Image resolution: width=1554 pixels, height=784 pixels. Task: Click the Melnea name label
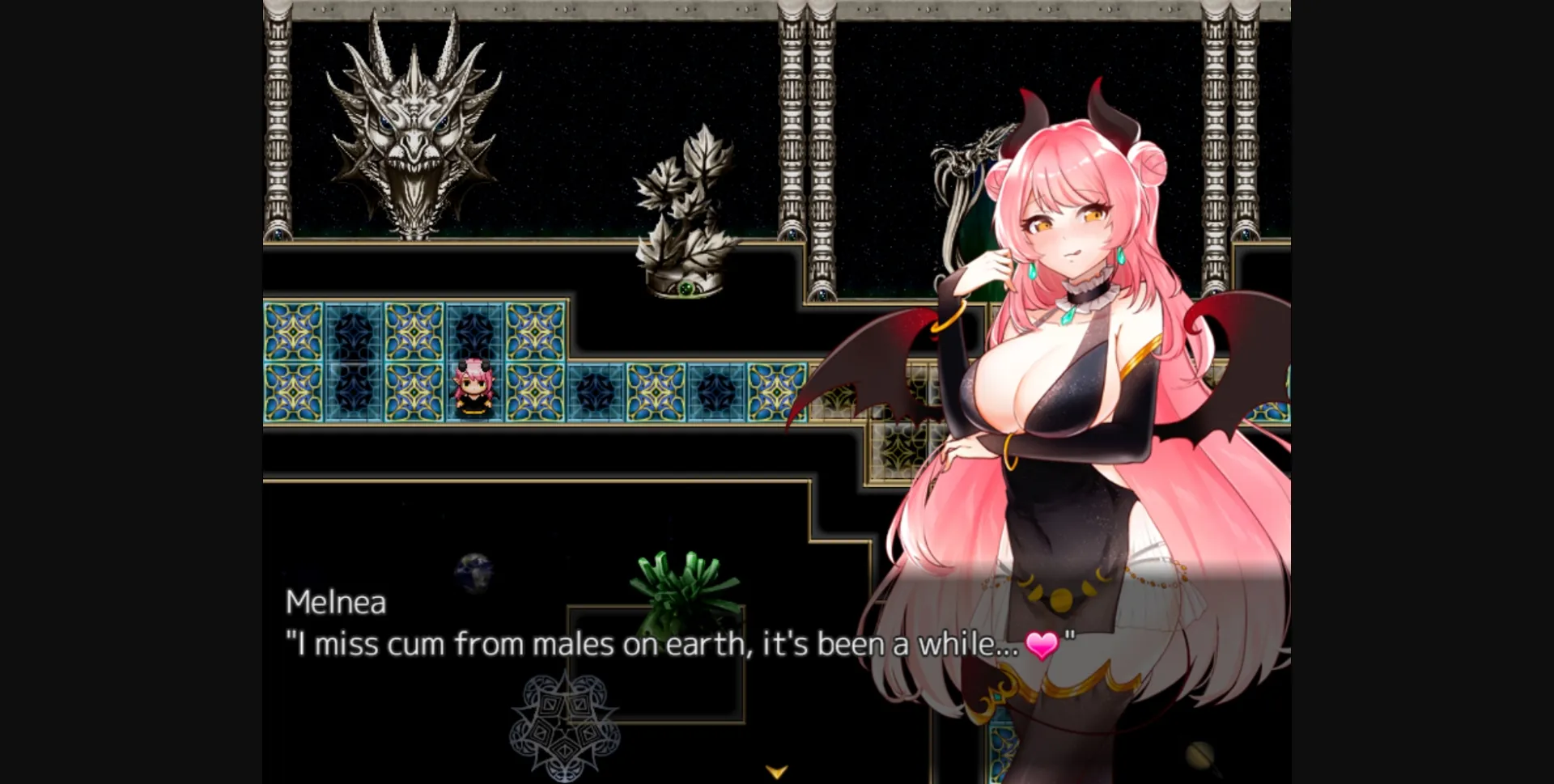[336, 603]
